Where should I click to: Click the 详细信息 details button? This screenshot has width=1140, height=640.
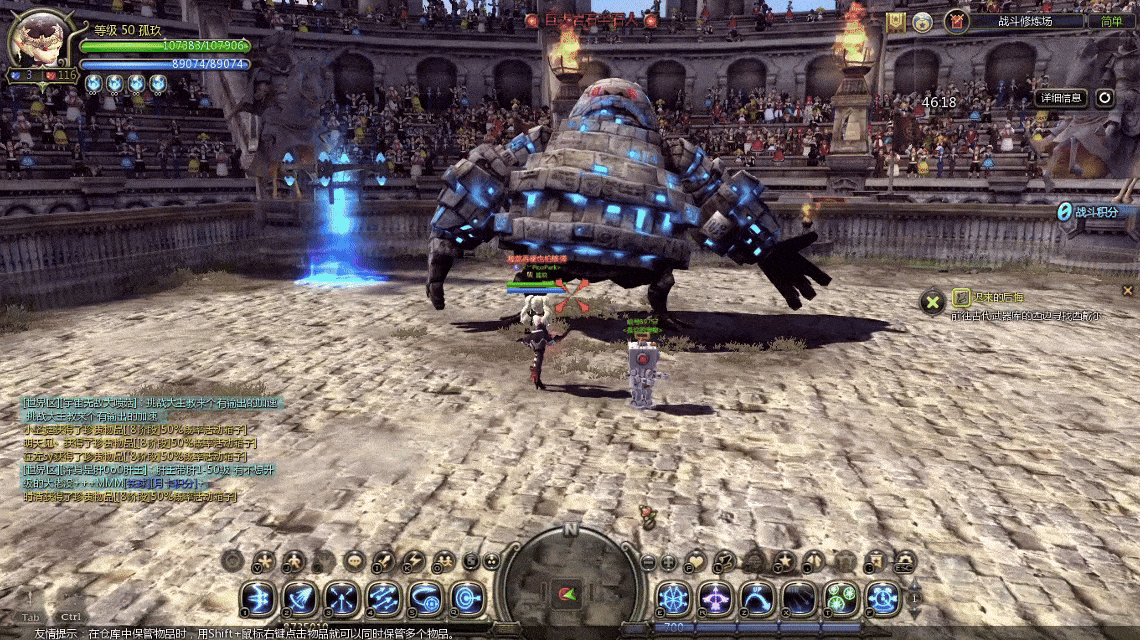(x=1061, y=98)
